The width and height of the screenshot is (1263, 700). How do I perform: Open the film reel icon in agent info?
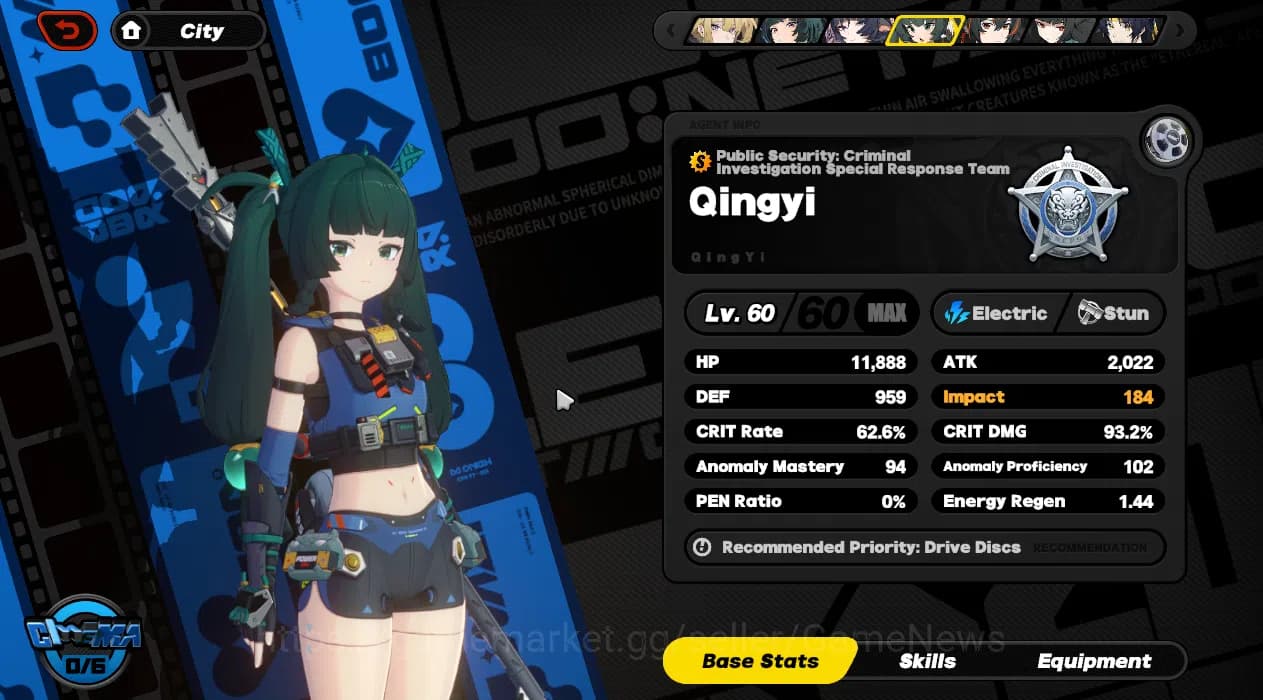[1166, 141]
